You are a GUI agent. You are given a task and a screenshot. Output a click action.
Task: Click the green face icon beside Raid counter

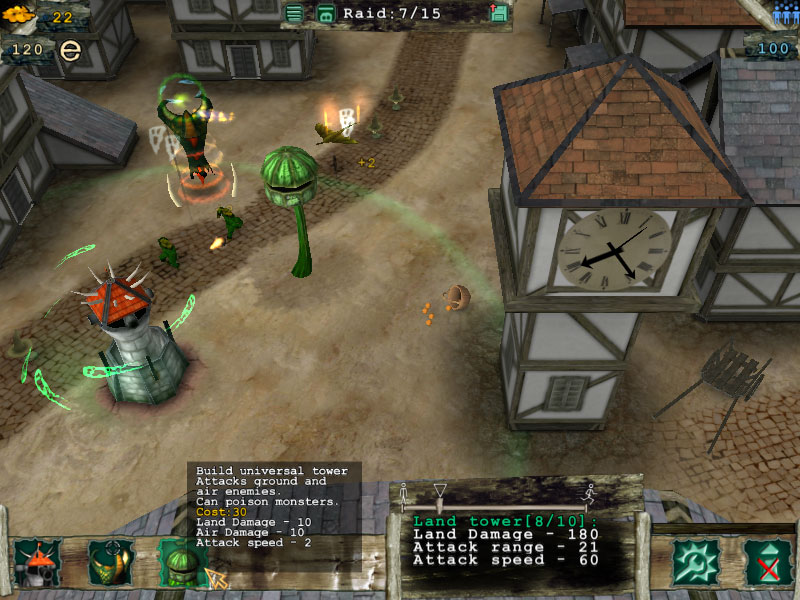point(326,13)
